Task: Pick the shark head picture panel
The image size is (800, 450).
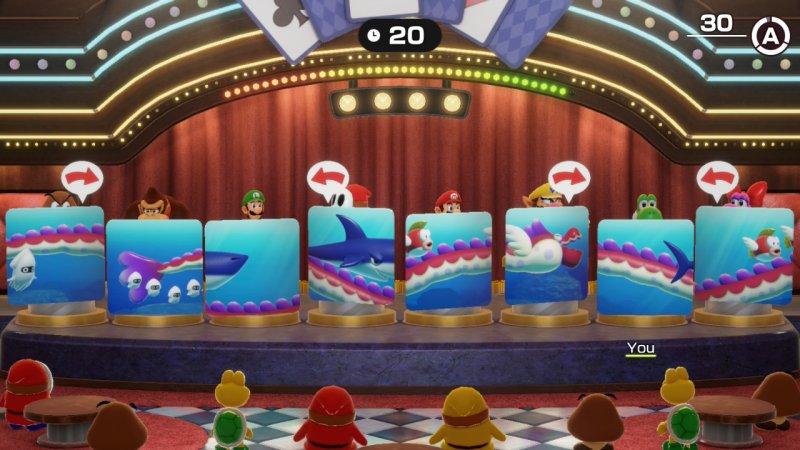Action: point(252,266)
